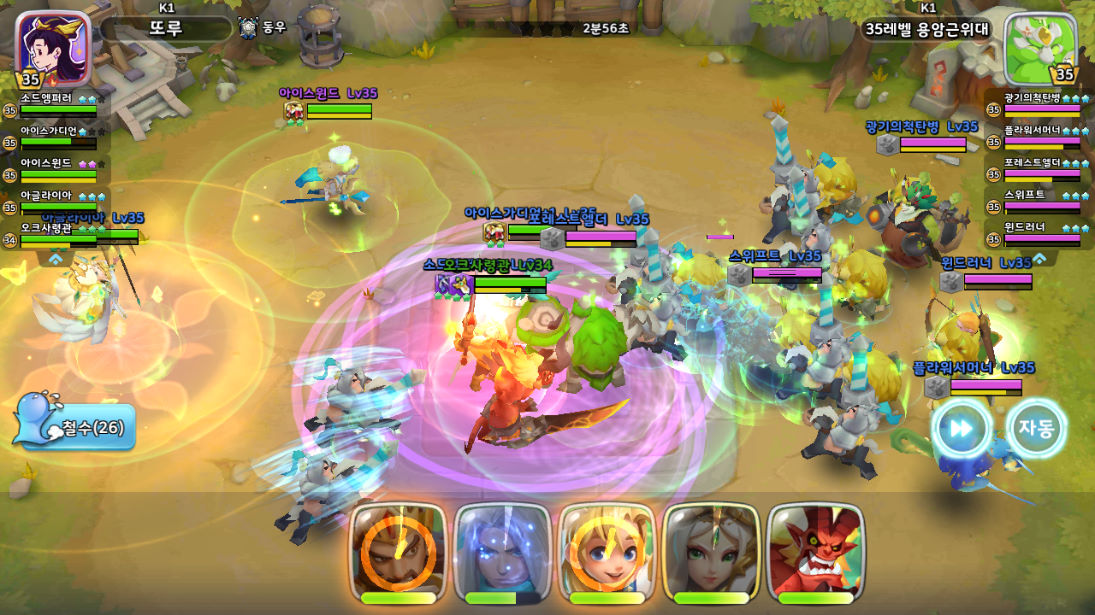This screenshot has width=1095, height=615.
Task: Cast the blonde girl hero skill
Action: click(607, 552)
